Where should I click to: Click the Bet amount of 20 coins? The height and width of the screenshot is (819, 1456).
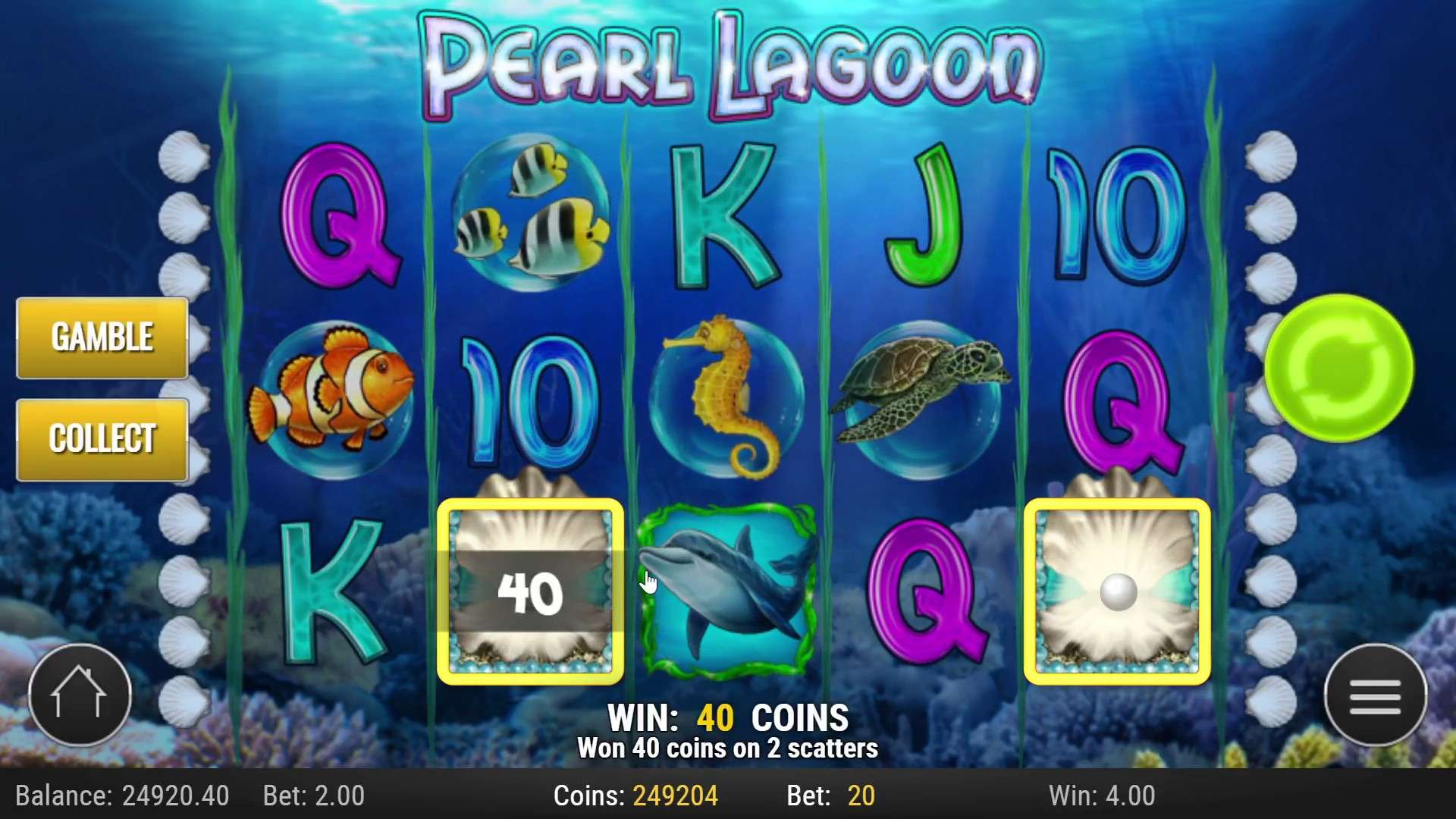(x=861, y=796)
